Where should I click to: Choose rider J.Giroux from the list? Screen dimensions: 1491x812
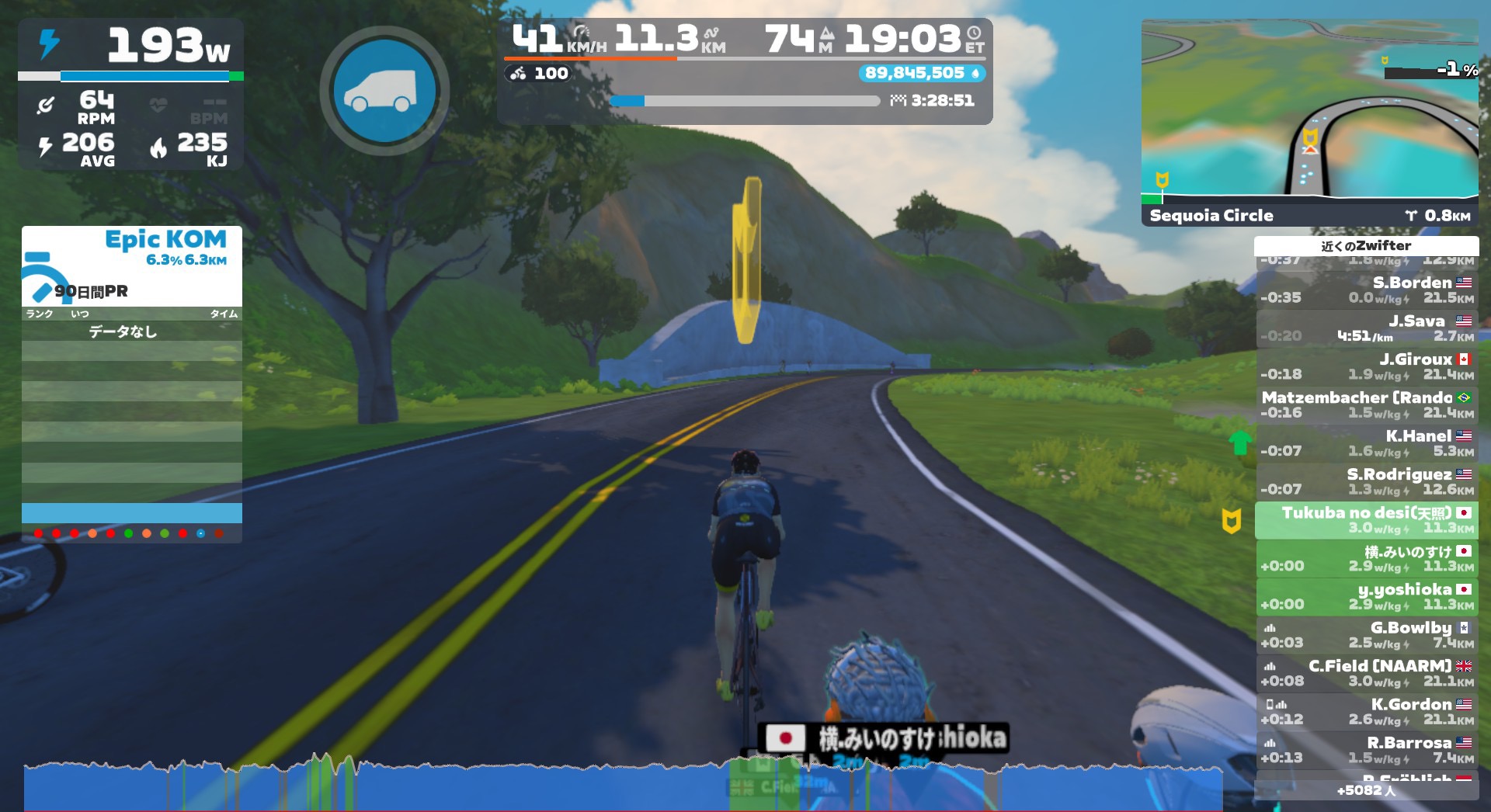coord(1367,366)
